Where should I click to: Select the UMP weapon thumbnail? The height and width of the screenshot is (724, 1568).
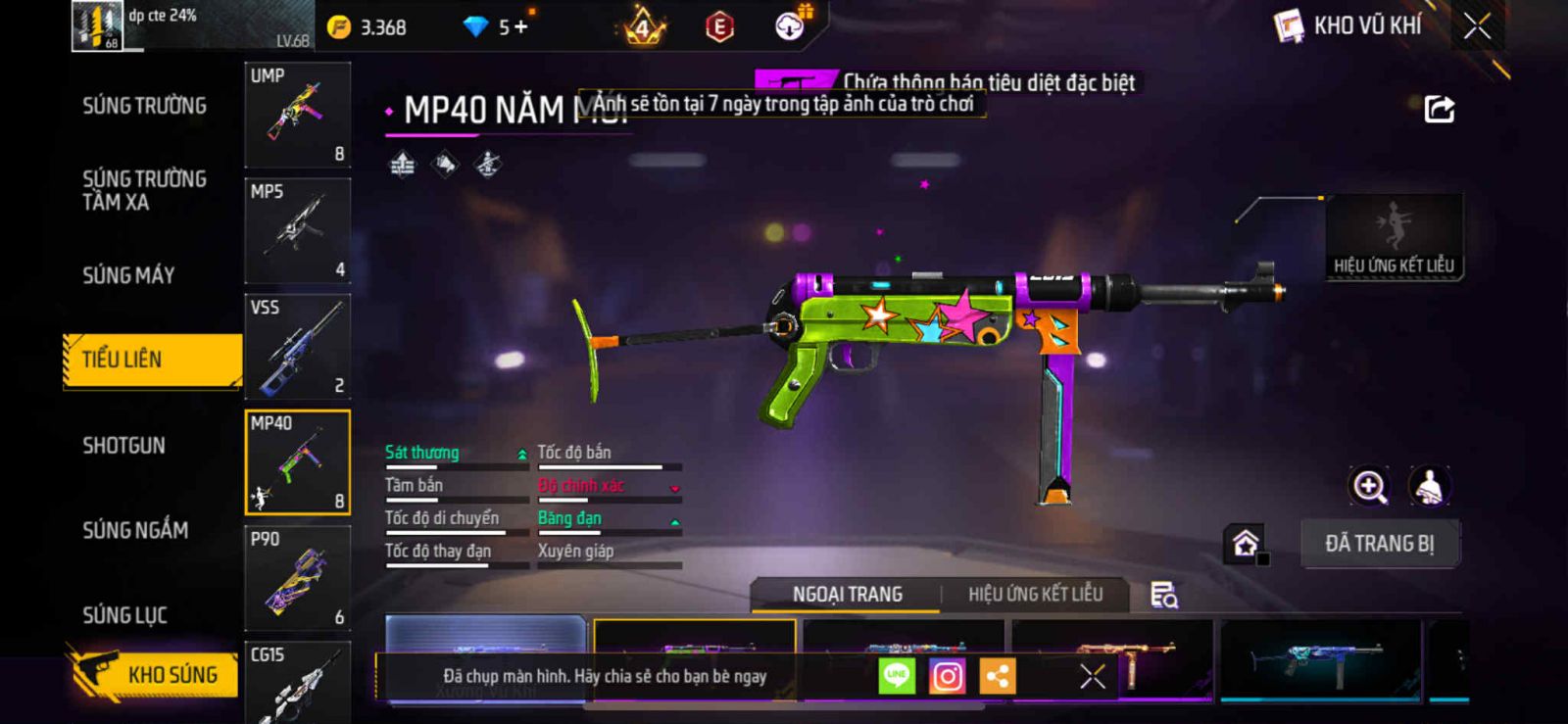tap(298, 115)
